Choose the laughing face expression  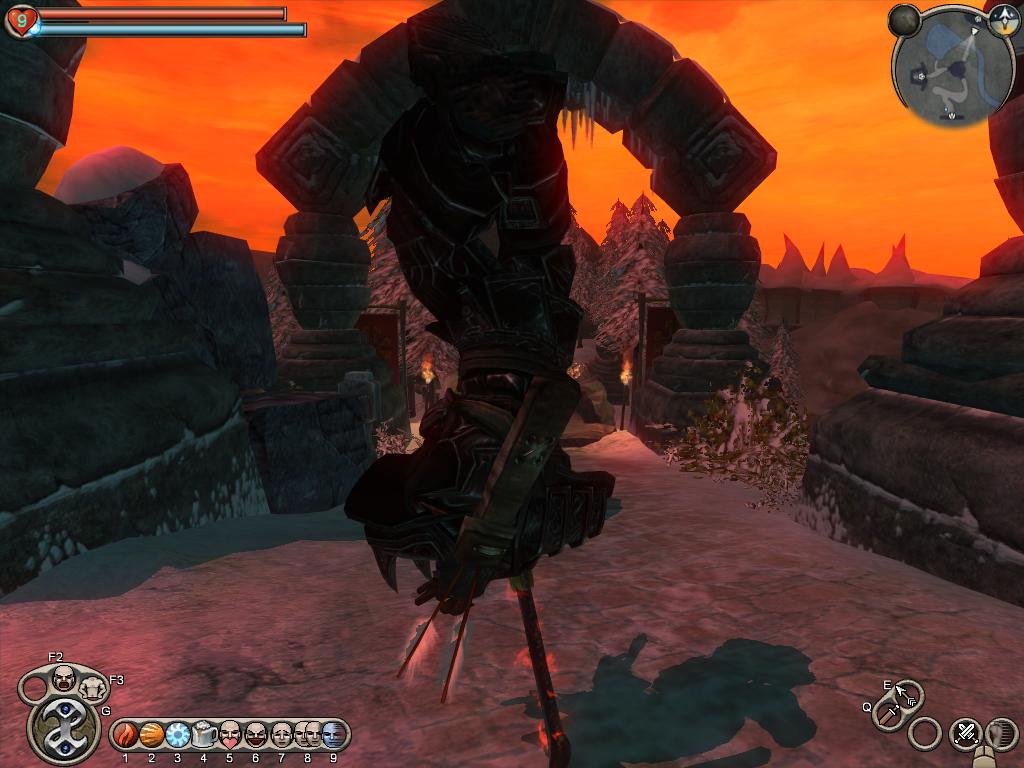(x=256, y=735)
